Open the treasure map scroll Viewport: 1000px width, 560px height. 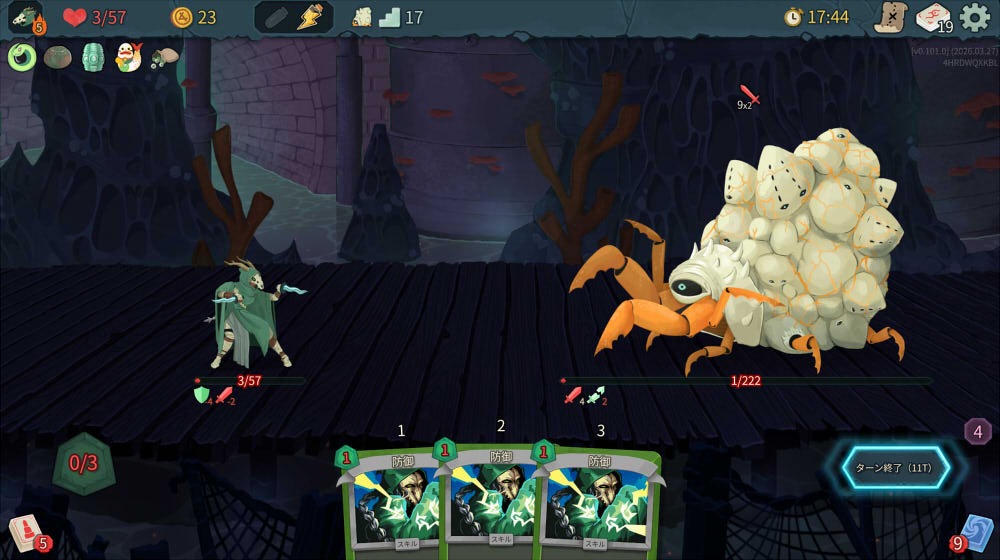tap(889, 17)
